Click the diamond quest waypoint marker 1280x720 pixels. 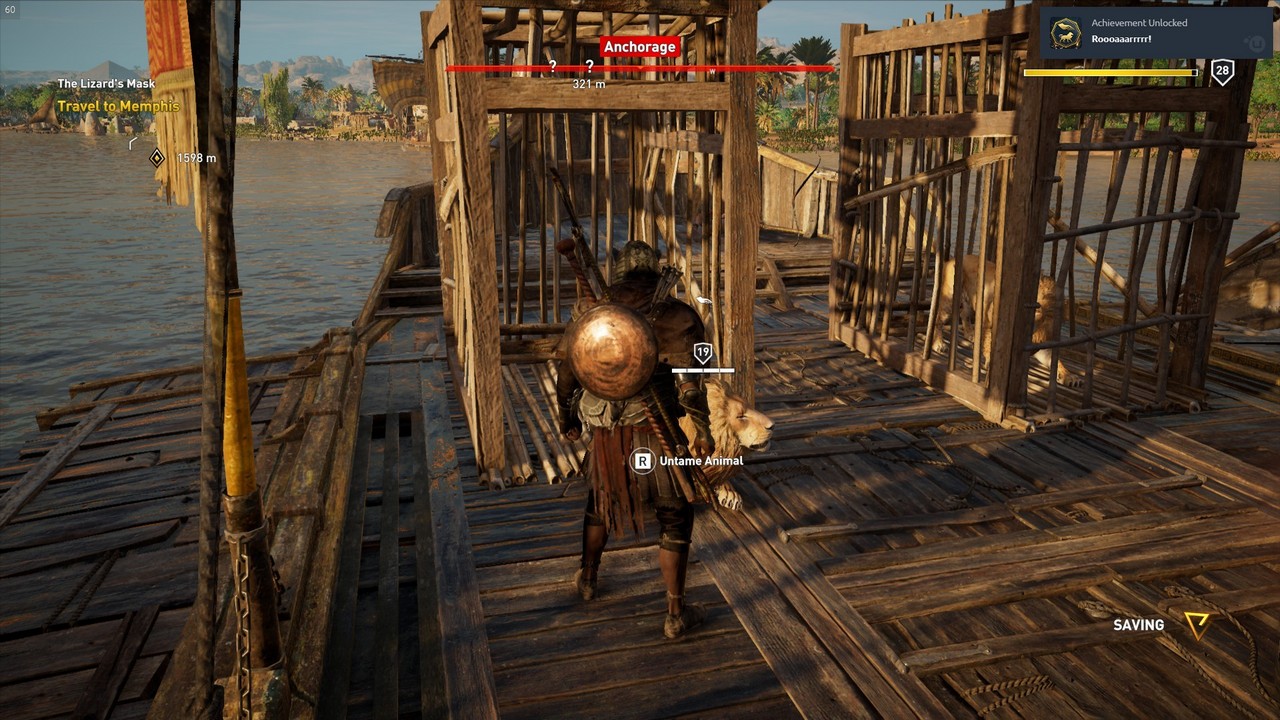(157, 157)
